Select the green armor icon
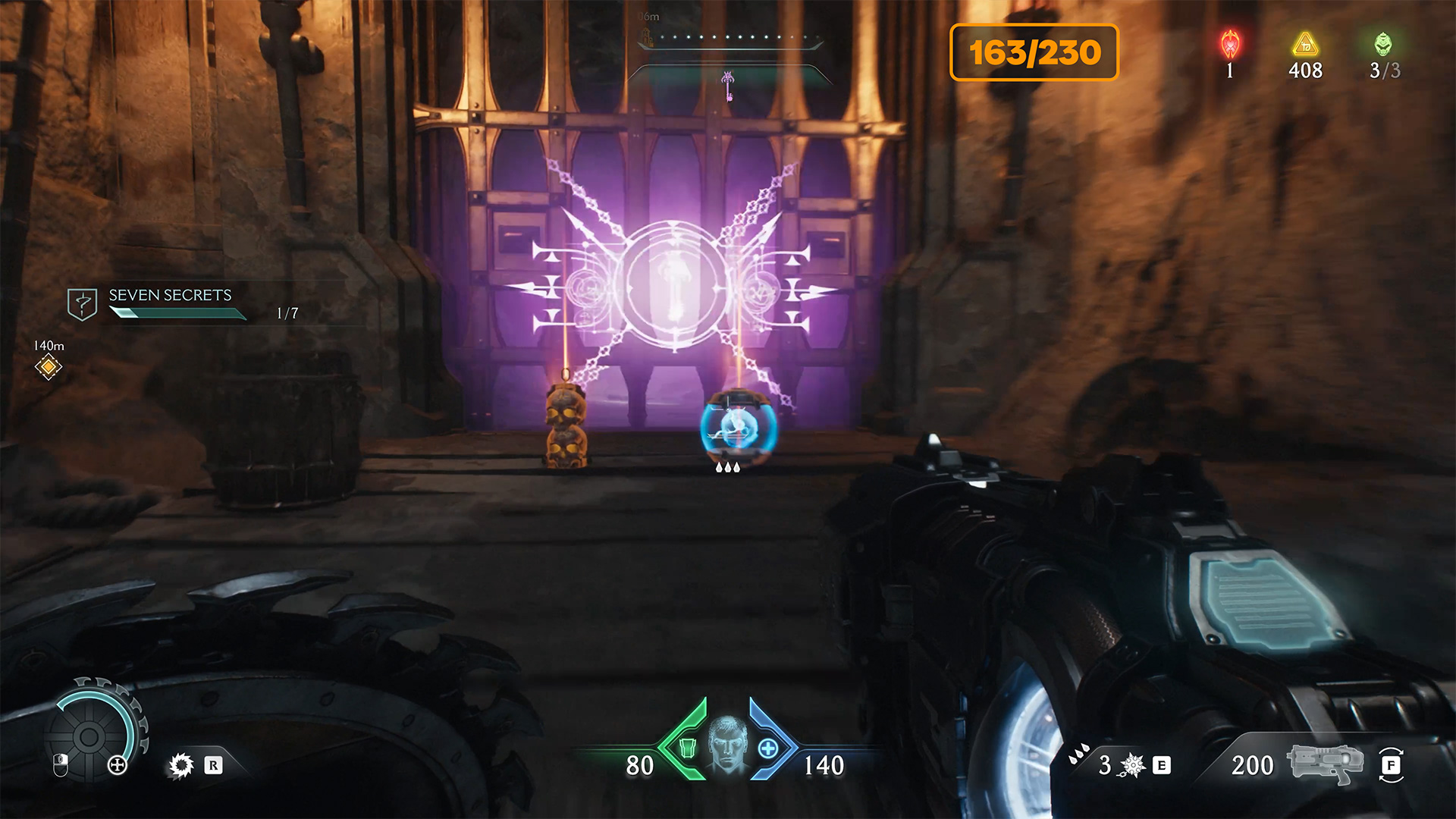 687,748
